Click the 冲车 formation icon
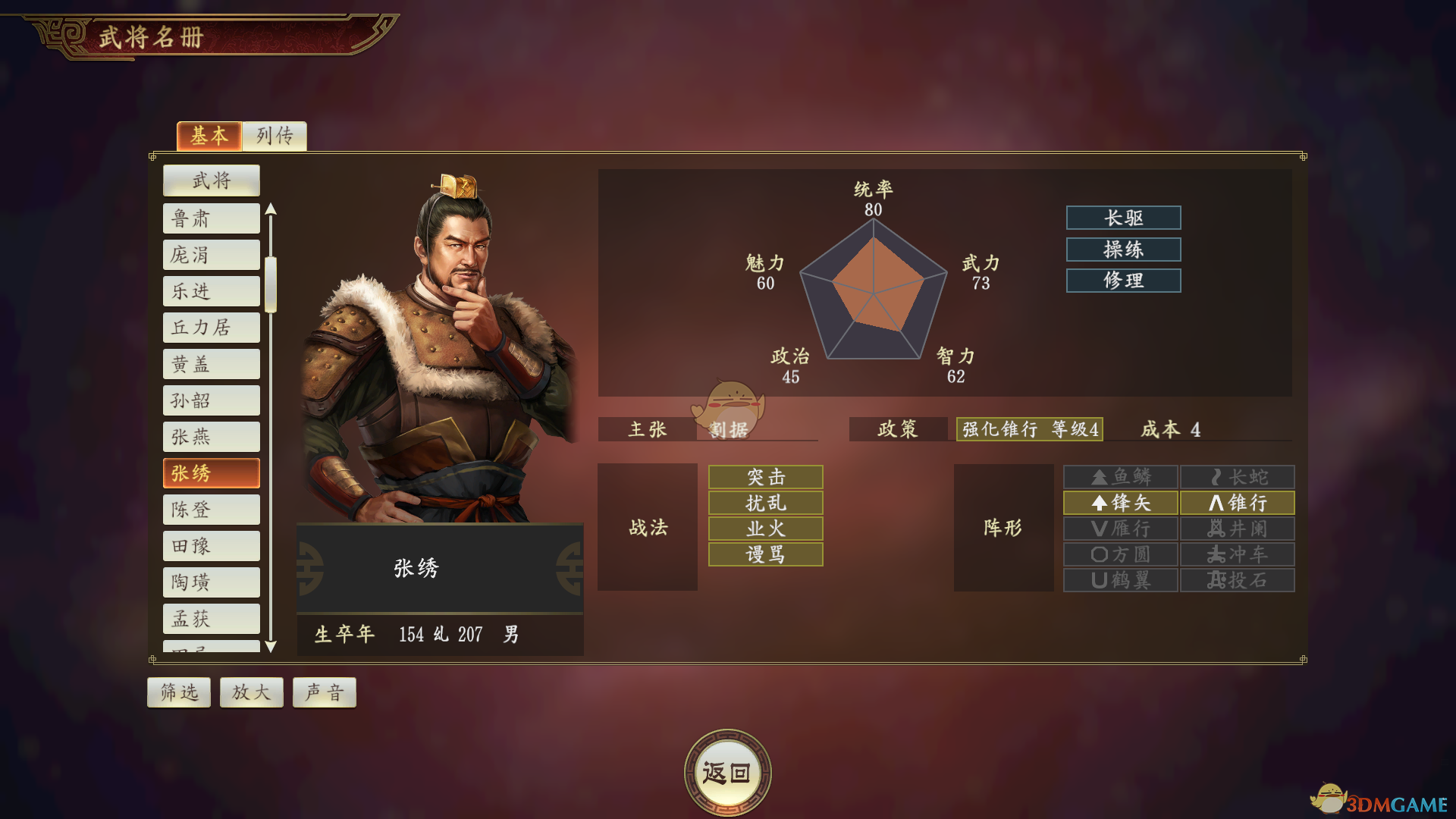This screenshot has height=819, width=1456. [x=1238, y=554]
